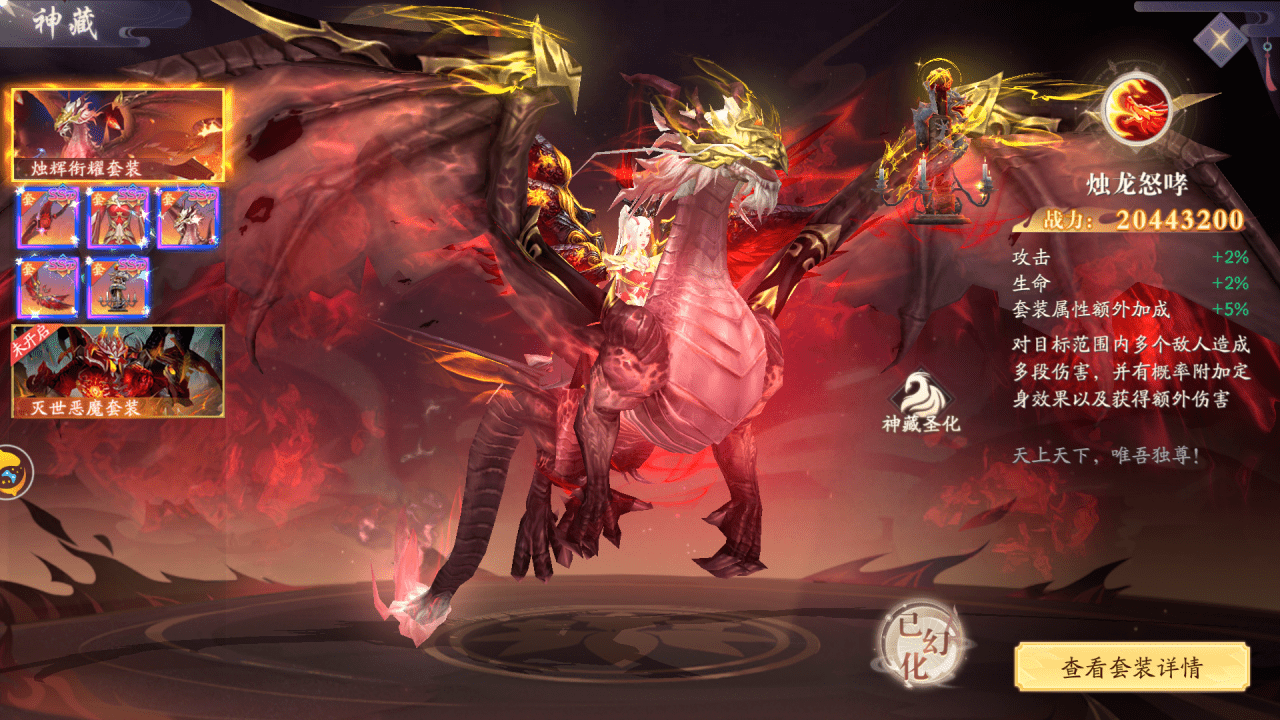
Task: Close the 神藏 screen with the X
Action: coord(1220,40)
